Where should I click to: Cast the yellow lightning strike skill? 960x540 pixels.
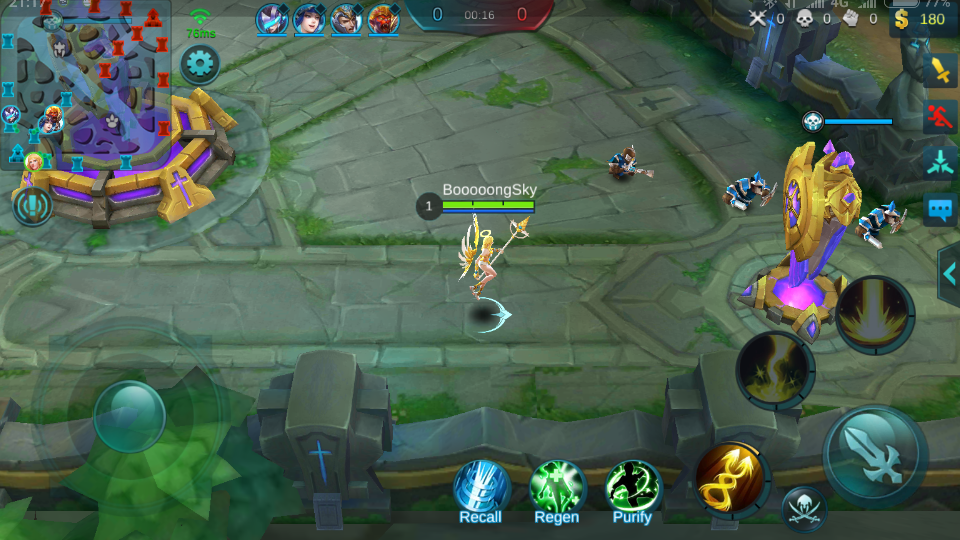point(775,370)
